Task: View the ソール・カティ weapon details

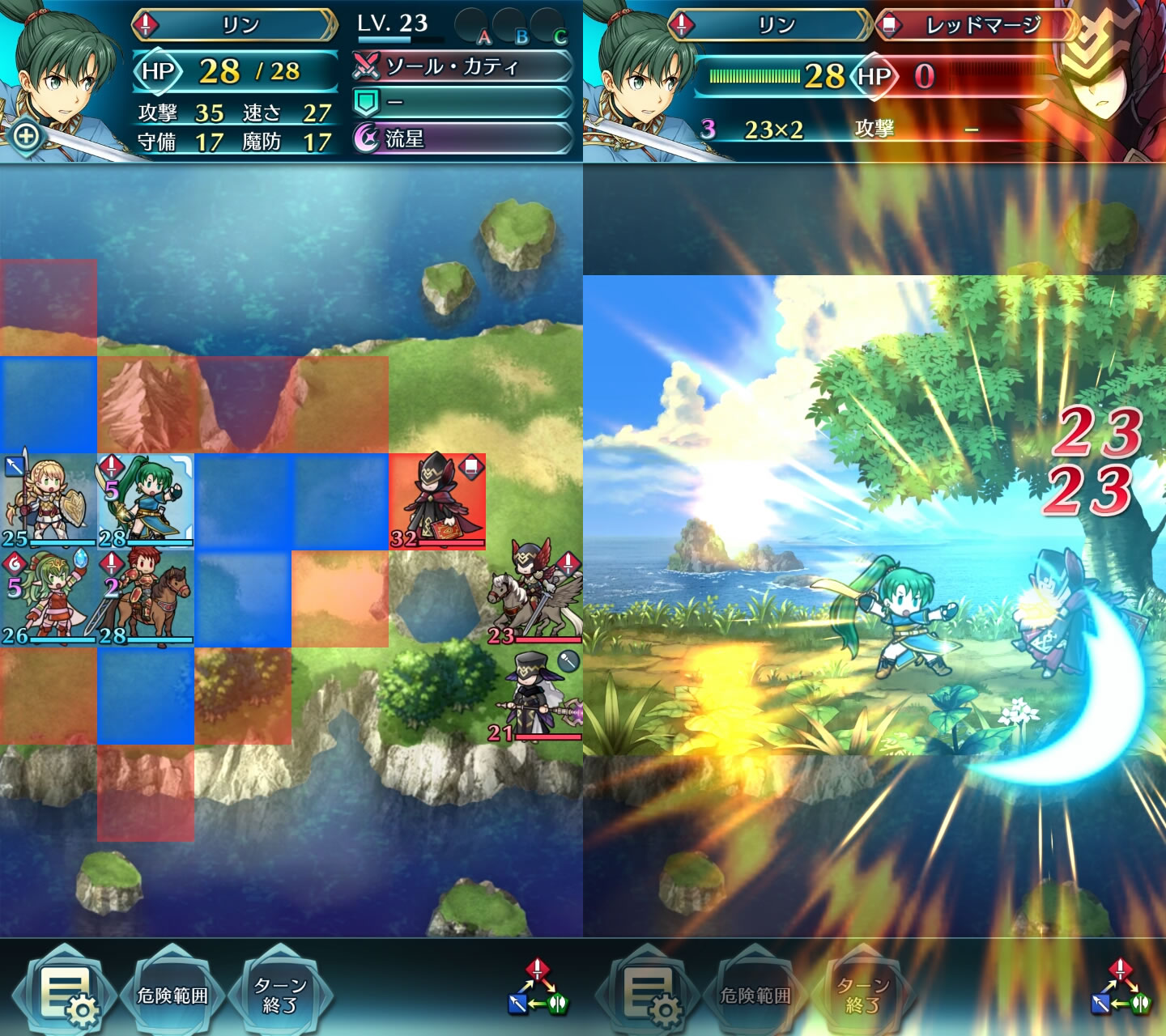Action: pyautogui.click(x=462, y=66)
